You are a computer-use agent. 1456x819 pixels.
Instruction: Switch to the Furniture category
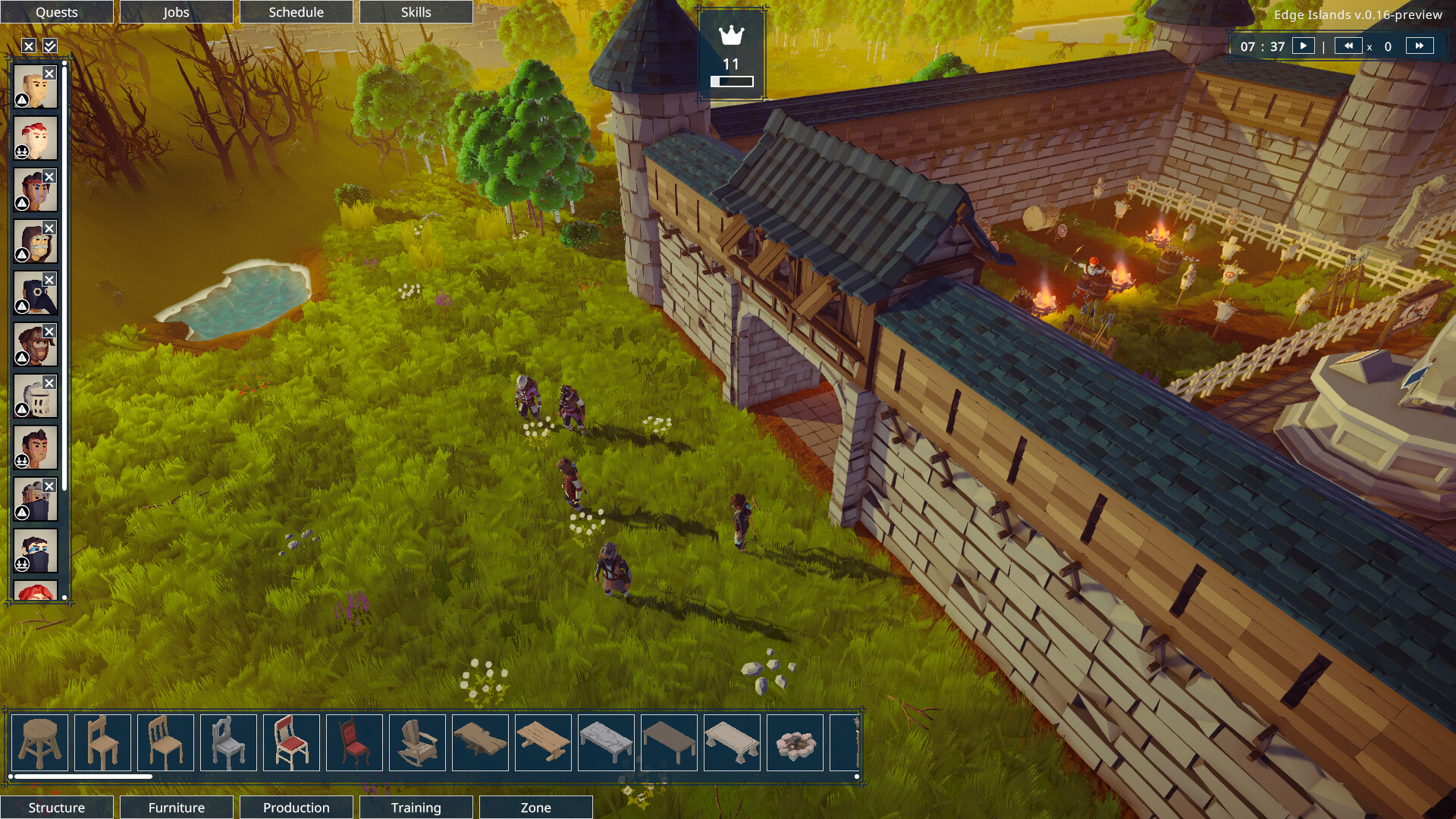(x=176, y=808)
